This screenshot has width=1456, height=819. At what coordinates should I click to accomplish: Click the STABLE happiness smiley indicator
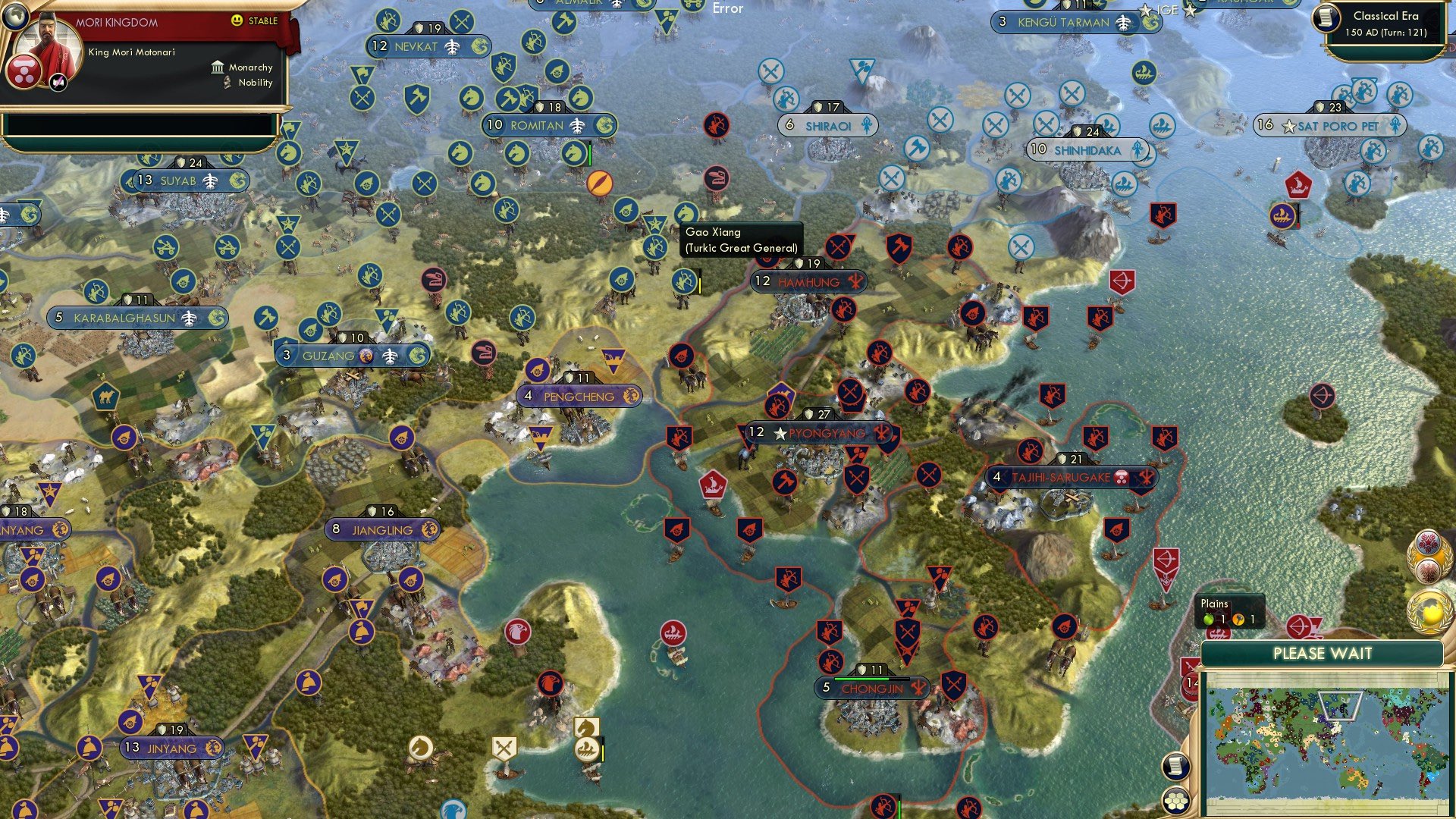click(237, 21)
